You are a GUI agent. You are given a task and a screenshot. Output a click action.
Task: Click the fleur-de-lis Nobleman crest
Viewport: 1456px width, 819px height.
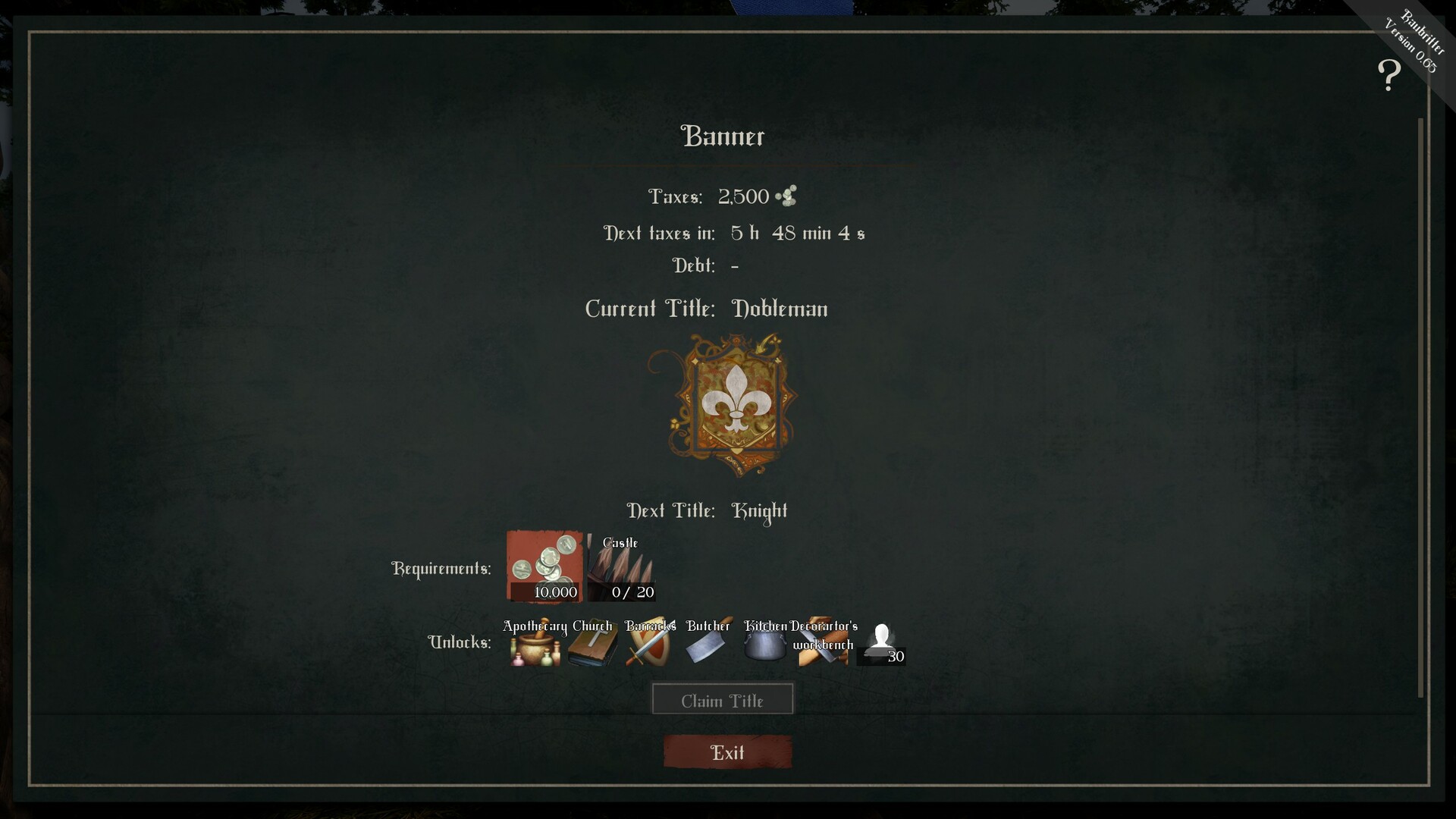734,406
